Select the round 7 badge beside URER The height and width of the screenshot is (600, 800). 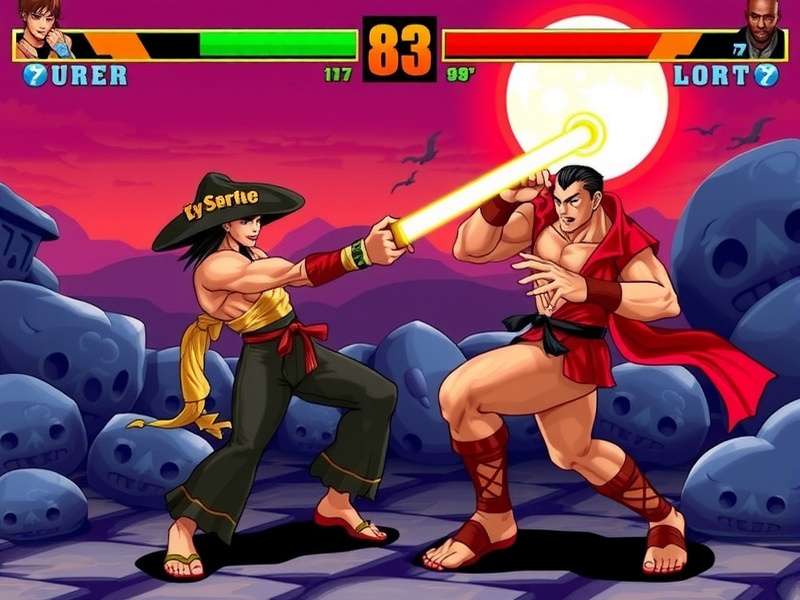tap(35, 75)
